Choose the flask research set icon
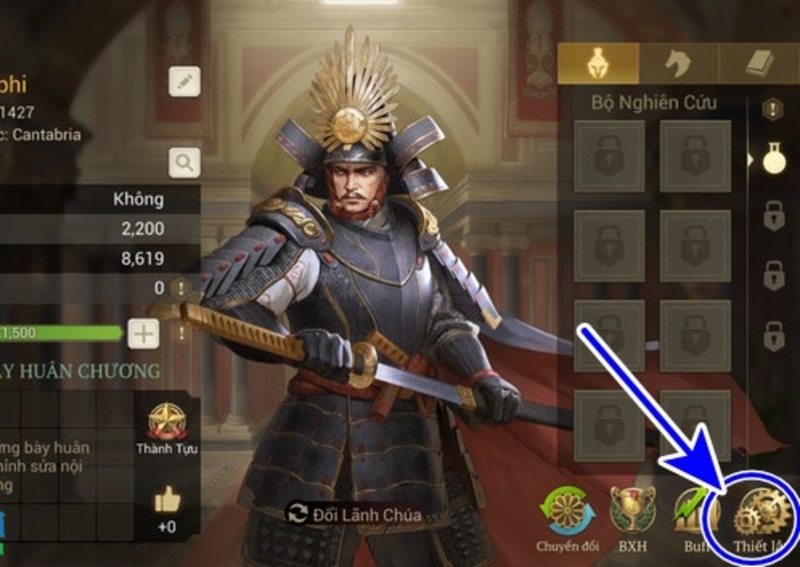The width and height of the screenshot is (800, 567). pos(773,158)
